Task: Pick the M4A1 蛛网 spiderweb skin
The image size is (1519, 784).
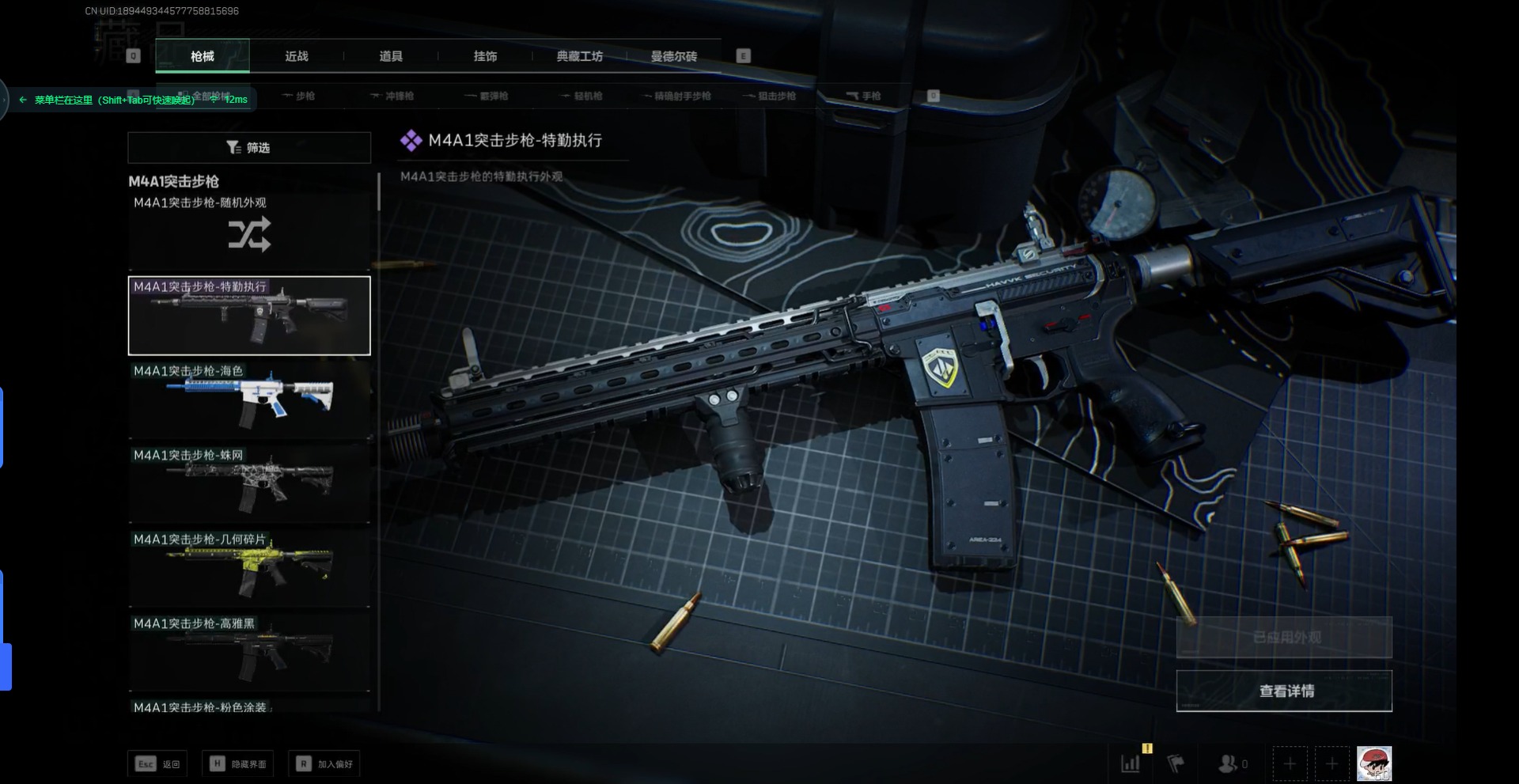Action: pos(249,483)
